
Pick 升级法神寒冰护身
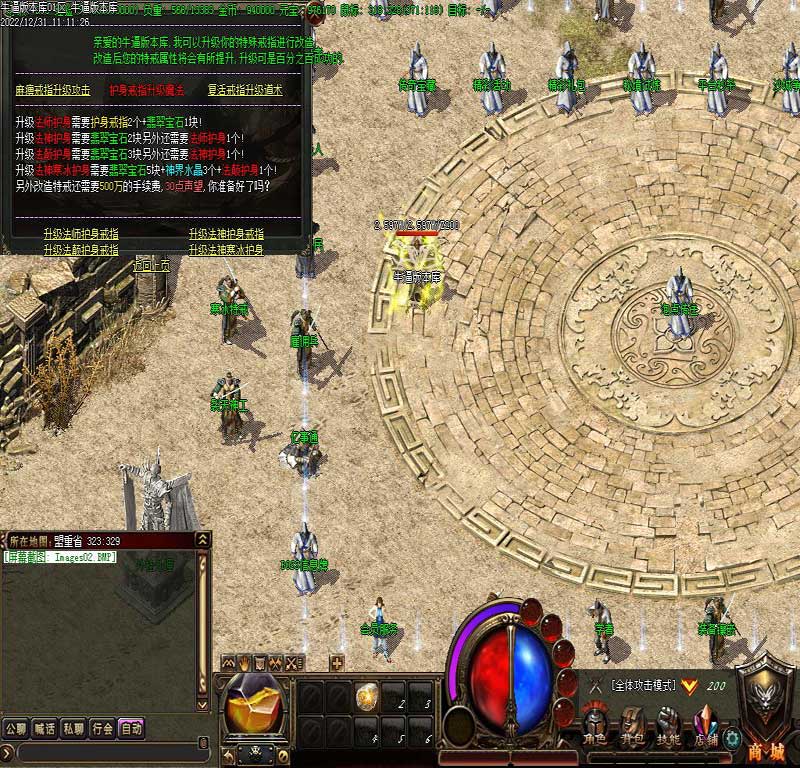(x=226, y=249)
